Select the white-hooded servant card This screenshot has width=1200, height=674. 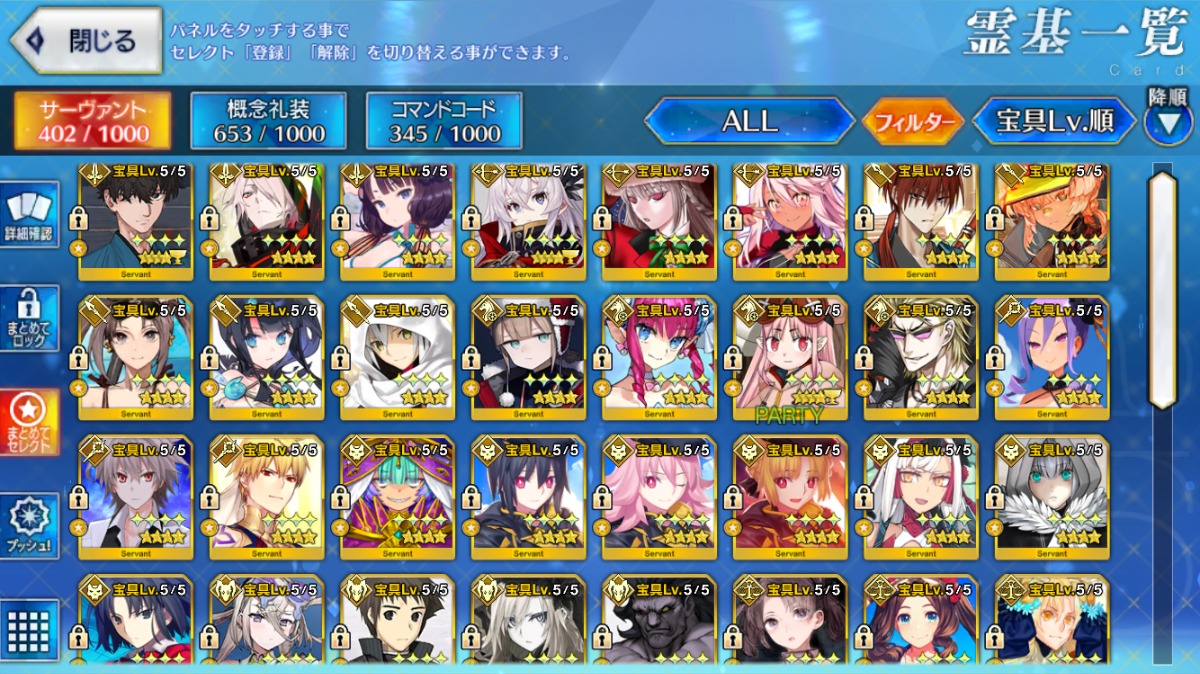point(397,355)
